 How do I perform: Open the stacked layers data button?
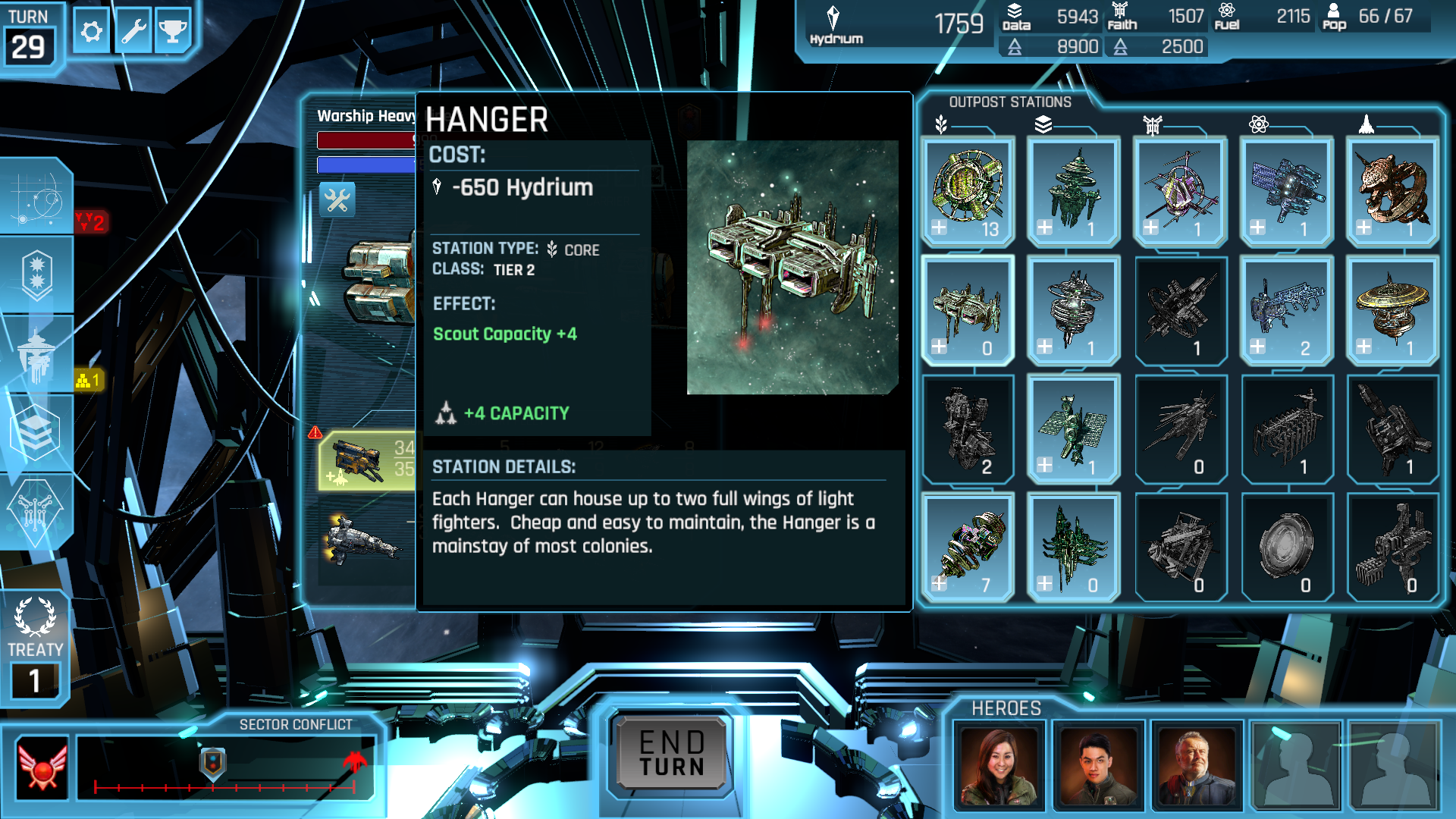pyautogui.click(x=35, y=432)
